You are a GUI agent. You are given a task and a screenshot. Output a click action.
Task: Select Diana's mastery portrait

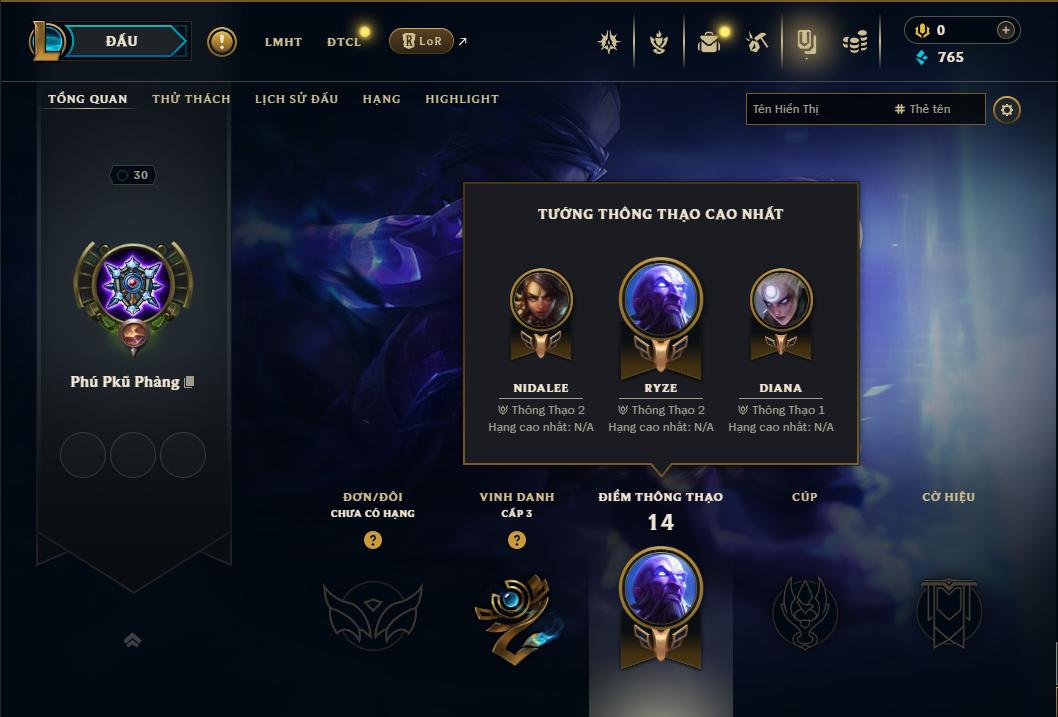[781, 299]
